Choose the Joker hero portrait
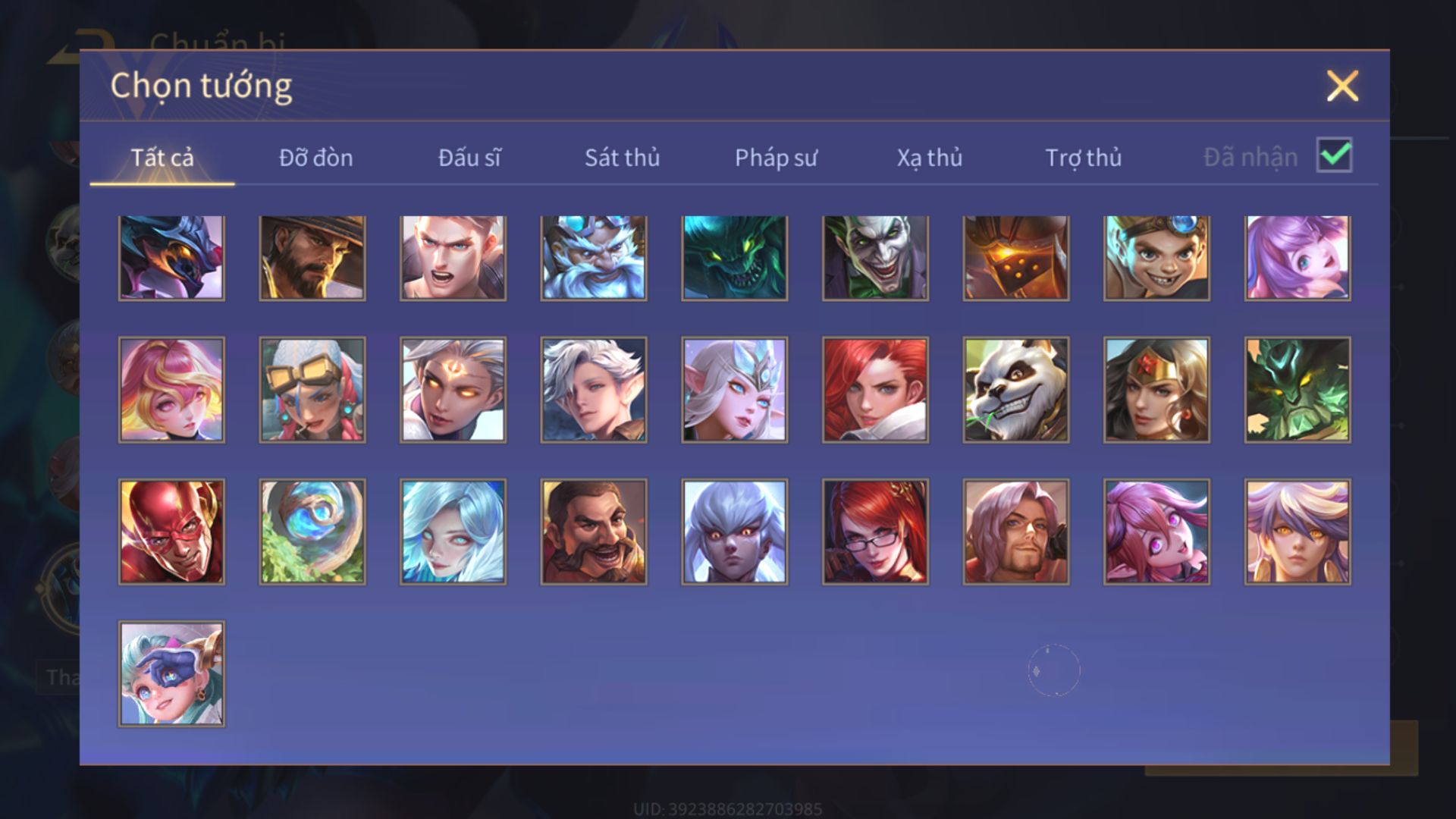The image size is (1456, 819). tap(875, 258)
